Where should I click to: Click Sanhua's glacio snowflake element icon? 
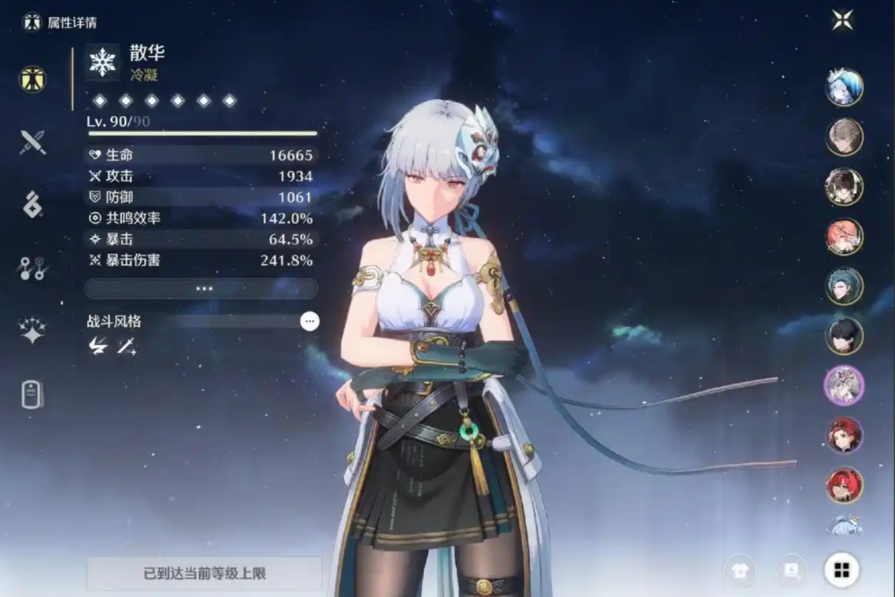102,62
